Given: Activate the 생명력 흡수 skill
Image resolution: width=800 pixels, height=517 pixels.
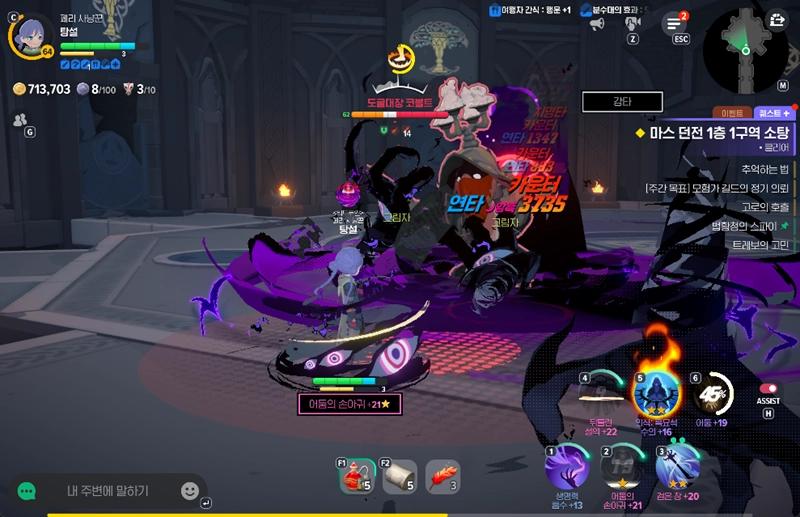Looking at the screenshot, I should (x=566, y=465).
